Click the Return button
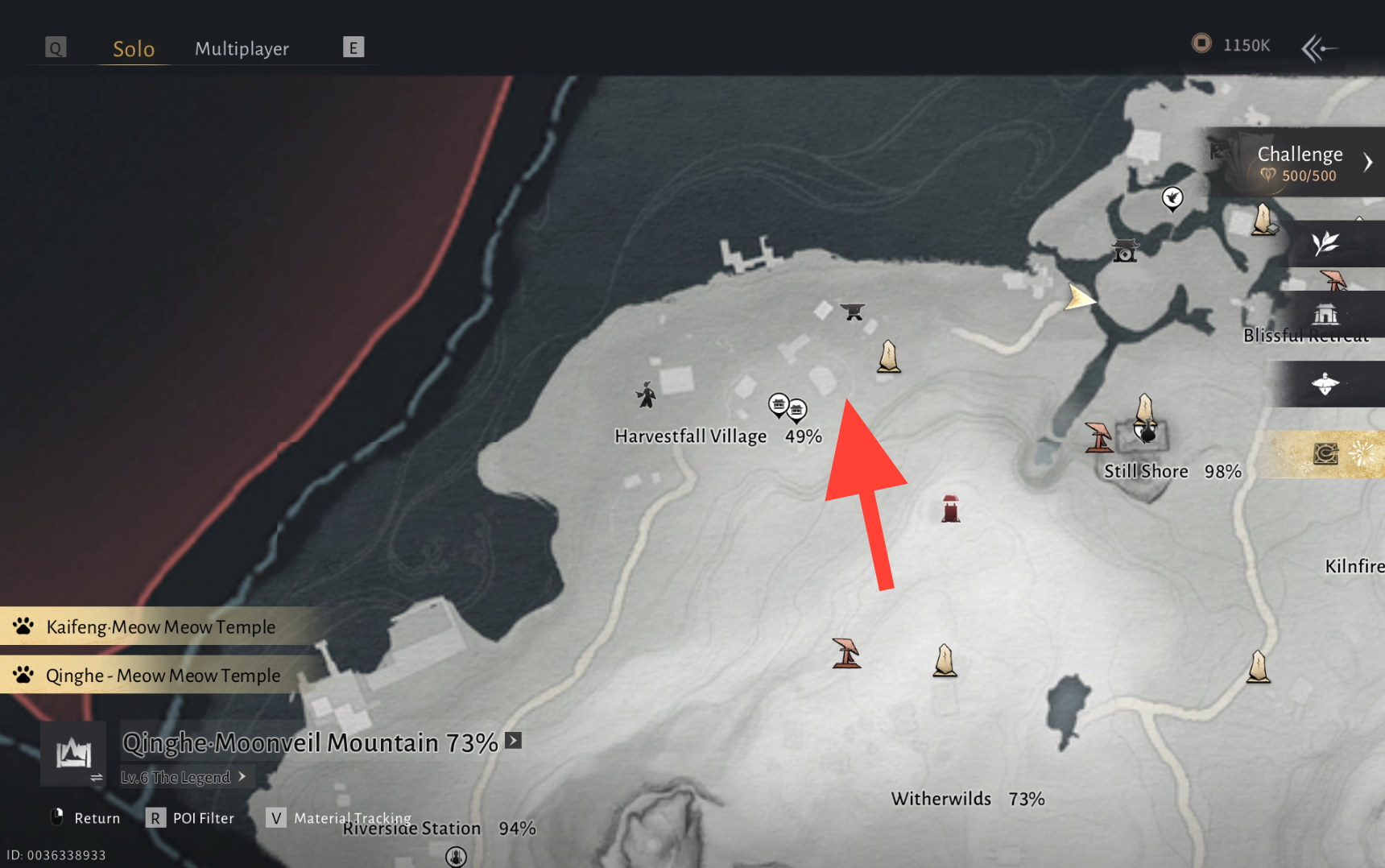This screenshot has width=1385, height=868. [x=85, y=818]
